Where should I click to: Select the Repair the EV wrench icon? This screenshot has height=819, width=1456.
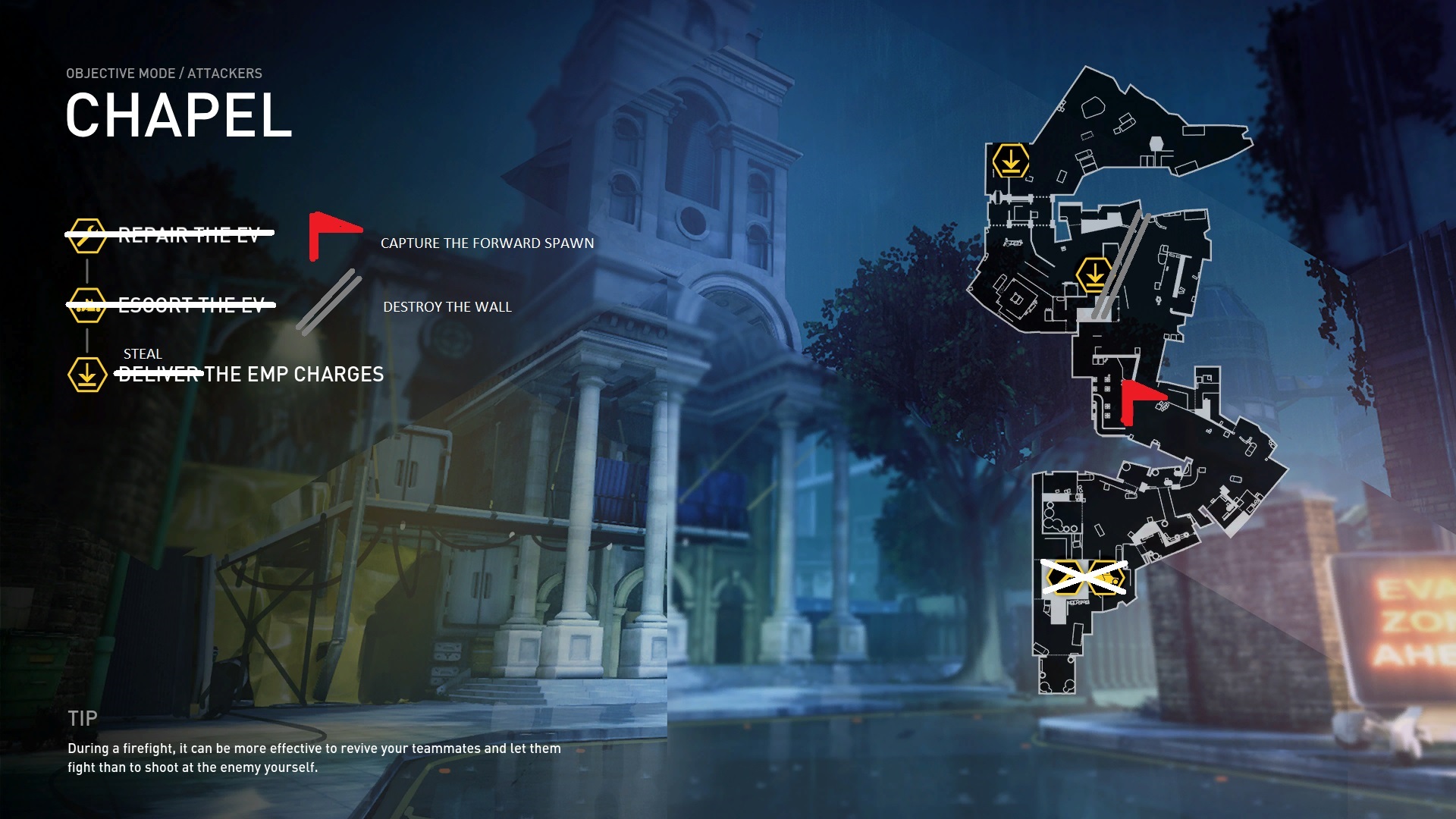(86, 236)
